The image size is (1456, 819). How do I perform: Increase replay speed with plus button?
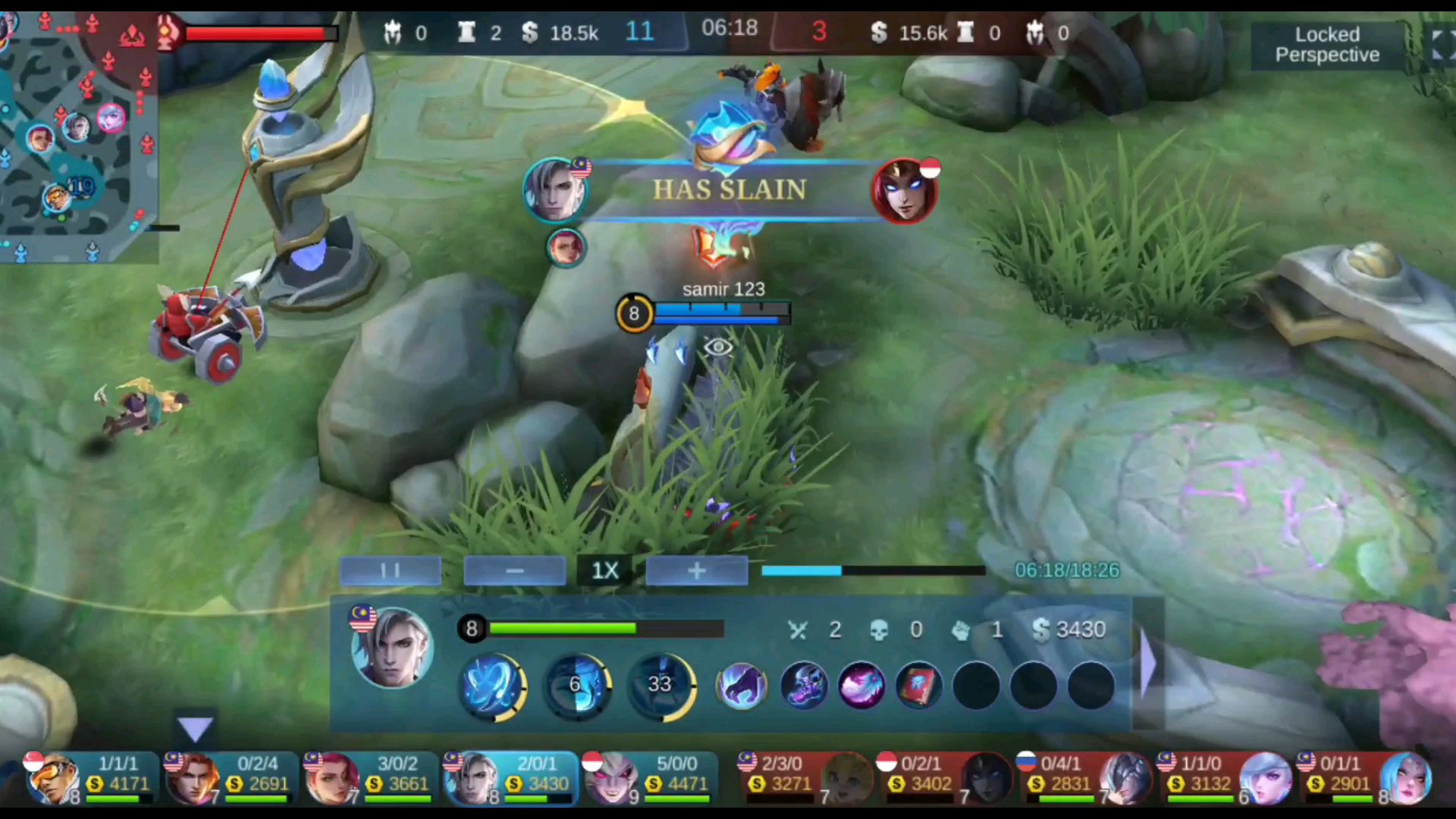coord(697,570)
